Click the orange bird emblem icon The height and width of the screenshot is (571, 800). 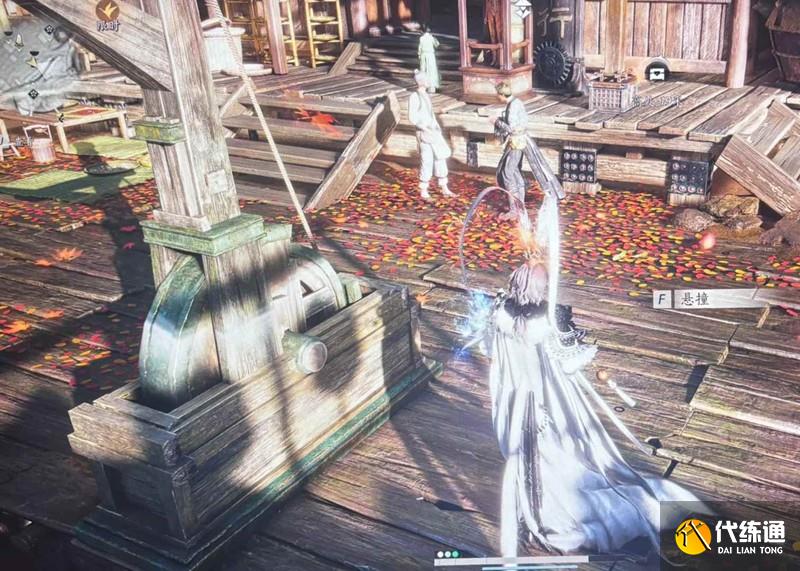[x=108, y=12]
